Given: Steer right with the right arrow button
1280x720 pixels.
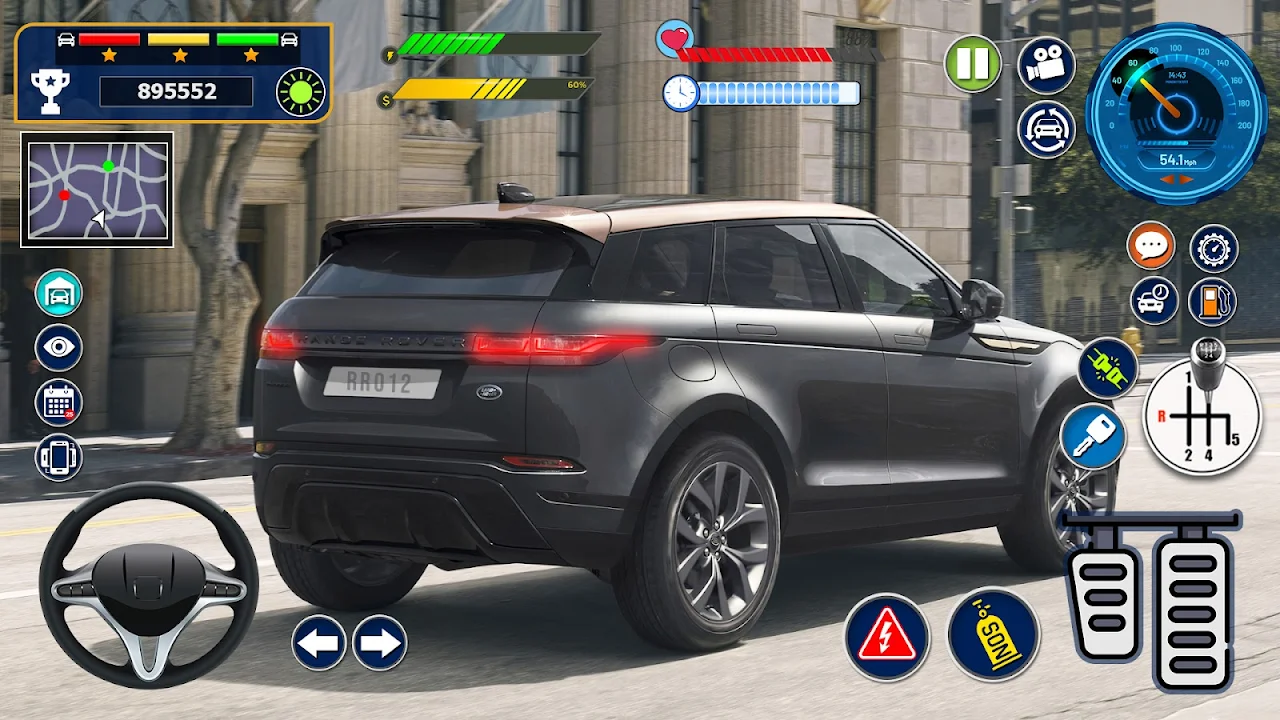Looking at the screenshot, I should point(380,642).
